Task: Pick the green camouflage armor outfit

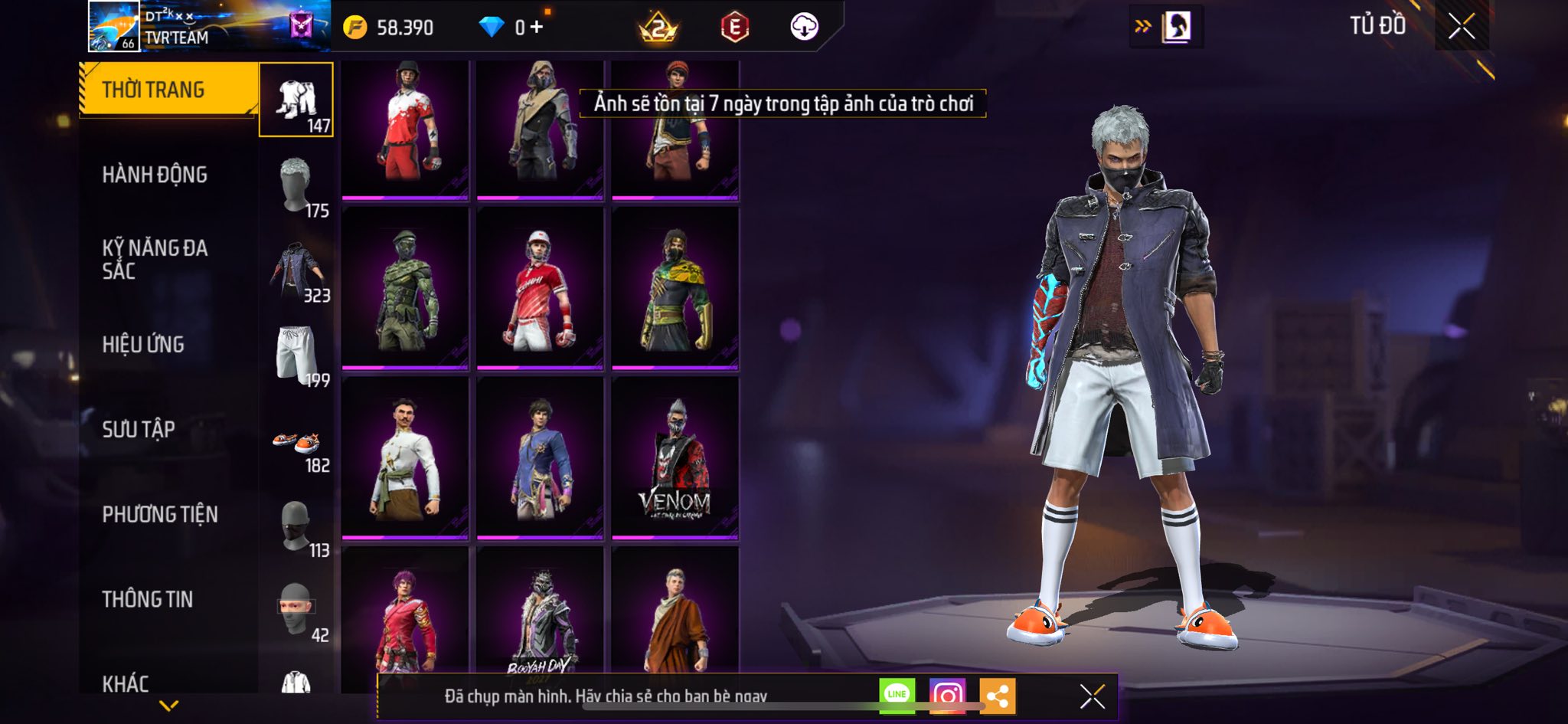Action: (x=405, y=288)
